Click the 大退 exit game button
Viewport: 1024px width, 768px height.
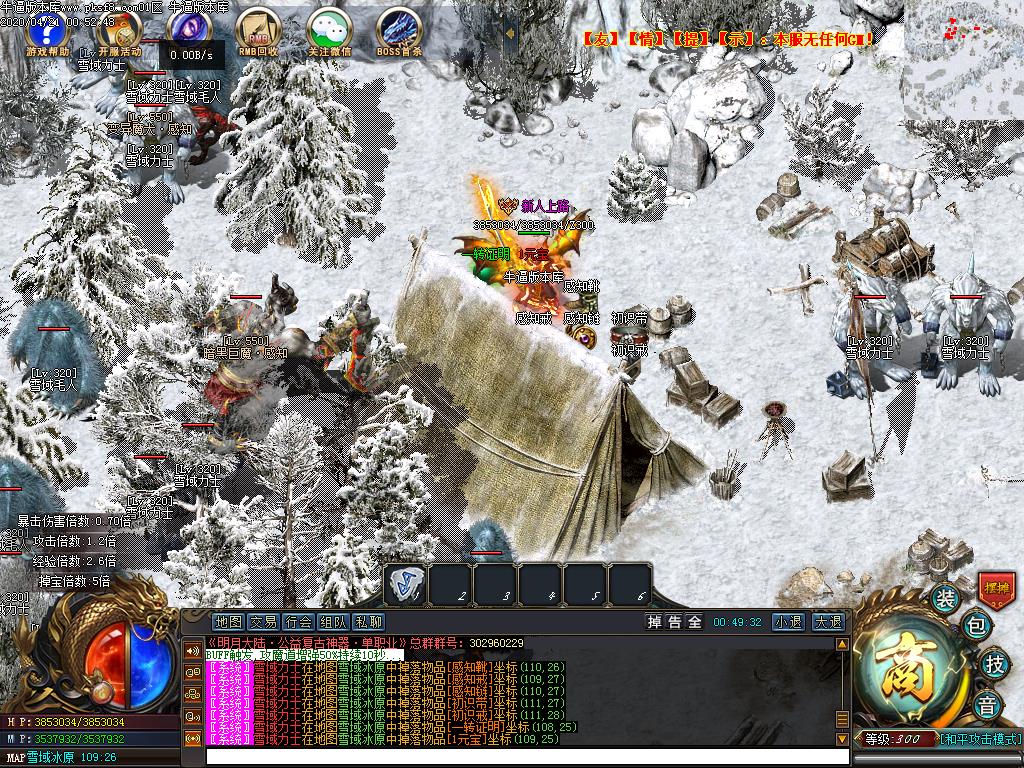point(827,622)
